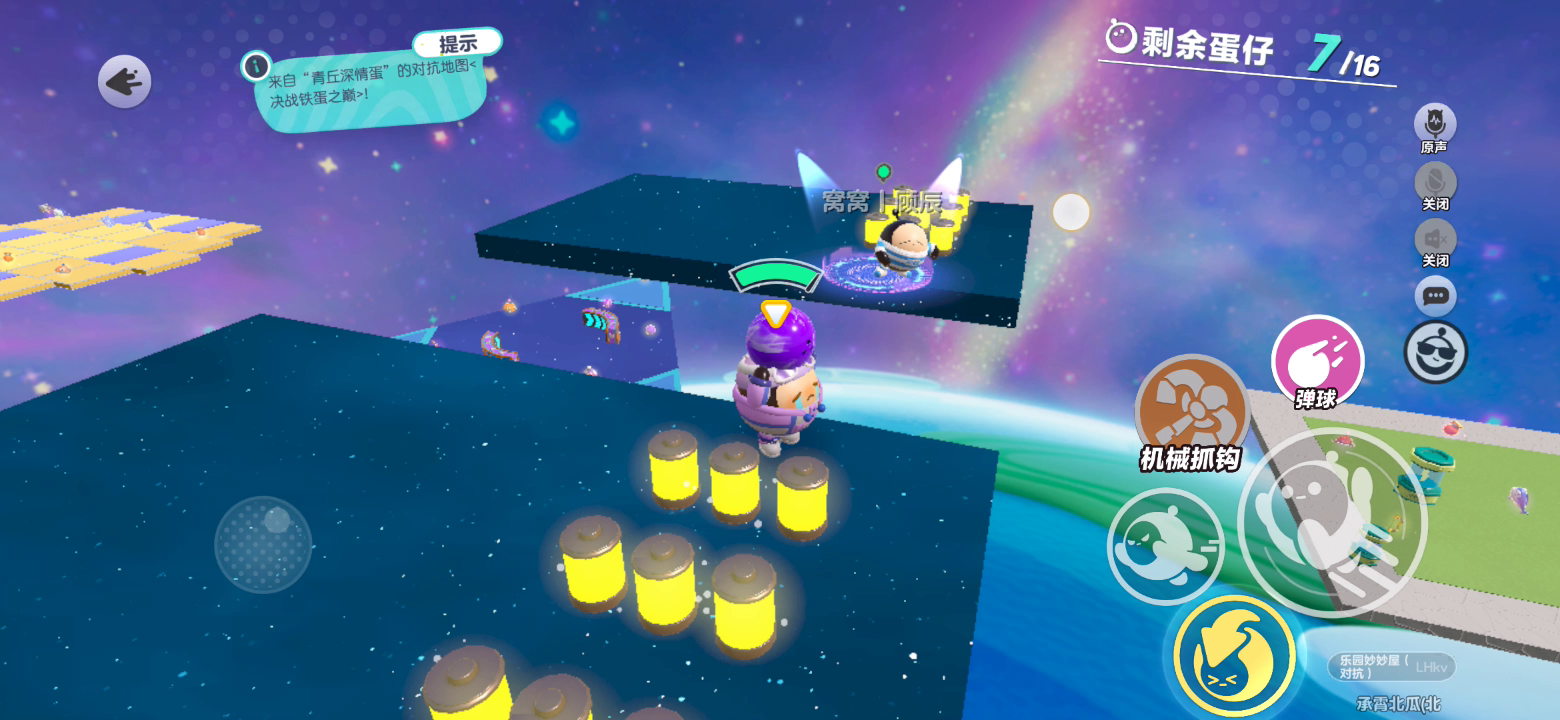The image size is (1560, 720).
Task: Open the sunglasses emote button
Action: click(1435, 352)
